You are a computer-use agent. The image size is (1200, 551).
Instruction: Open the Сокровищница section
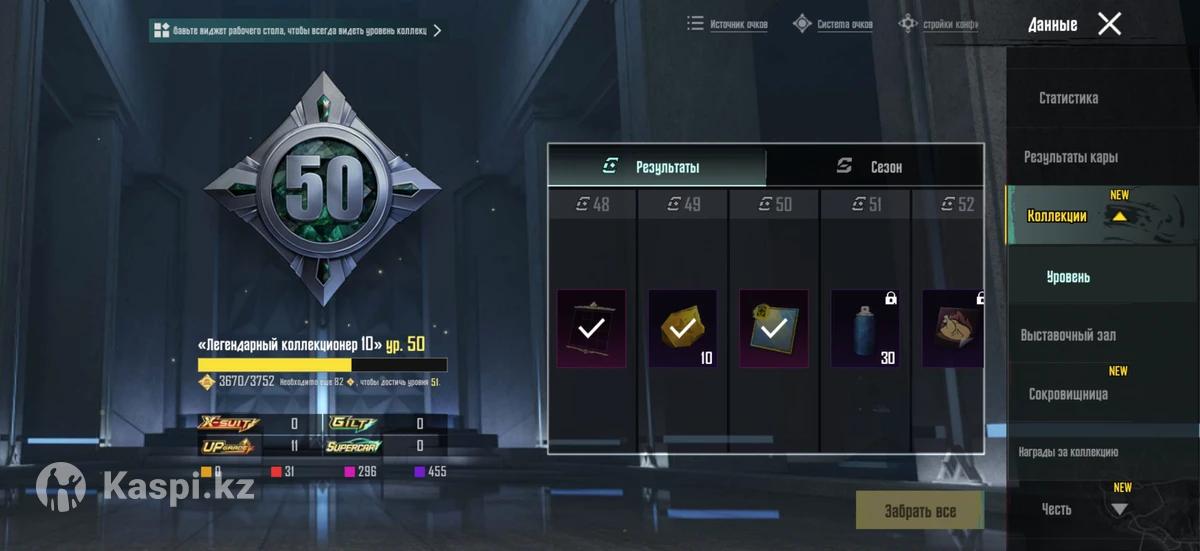click(1068, 394)
